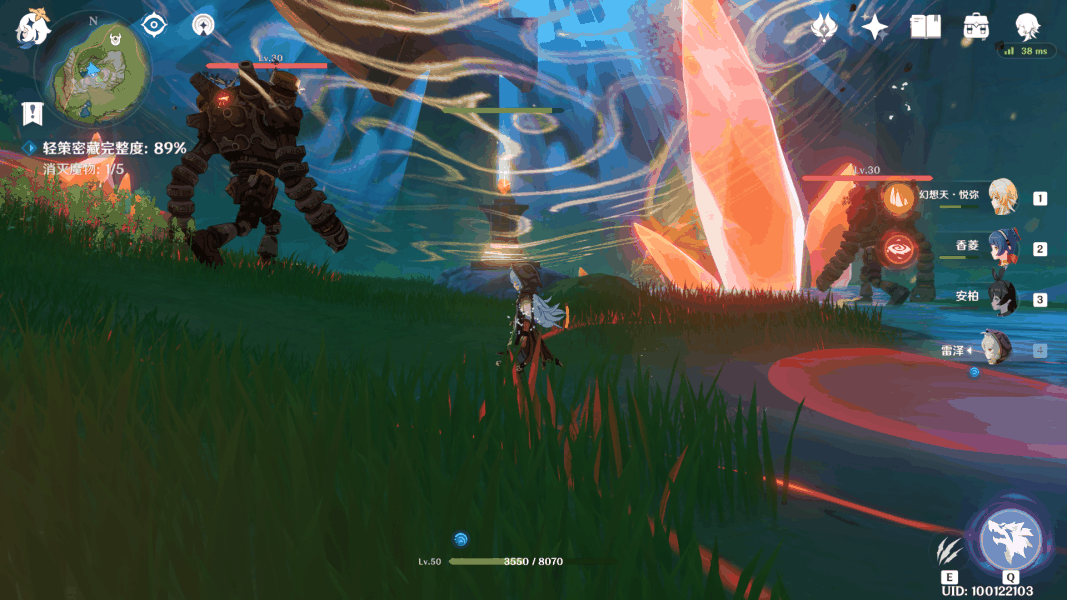Switch to party member 安柏
This screenshot has width=1067, height=600.
(x=1001, y=297)
